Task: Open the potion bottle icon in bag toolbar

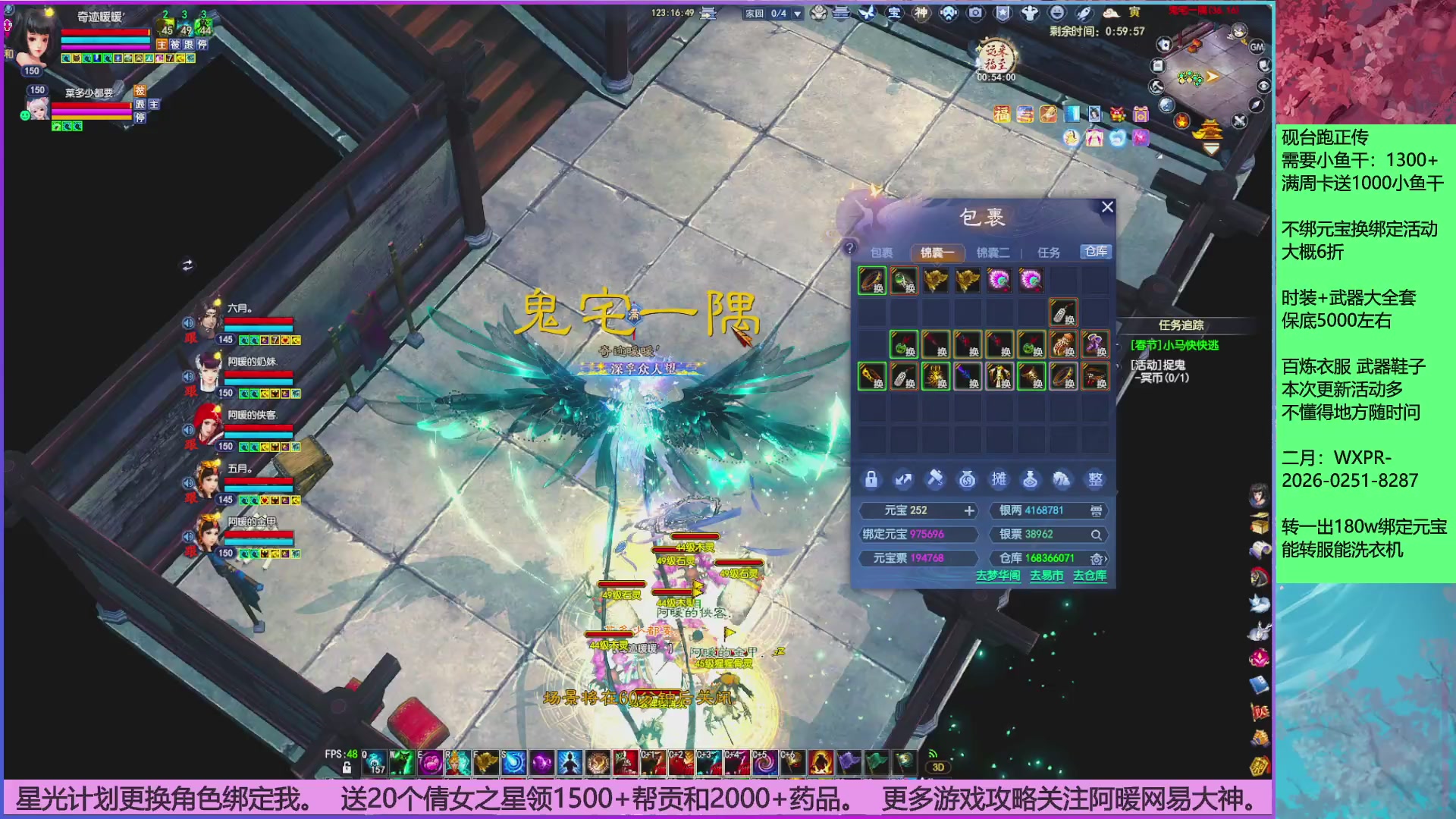Action: (x=1031, y=479)
